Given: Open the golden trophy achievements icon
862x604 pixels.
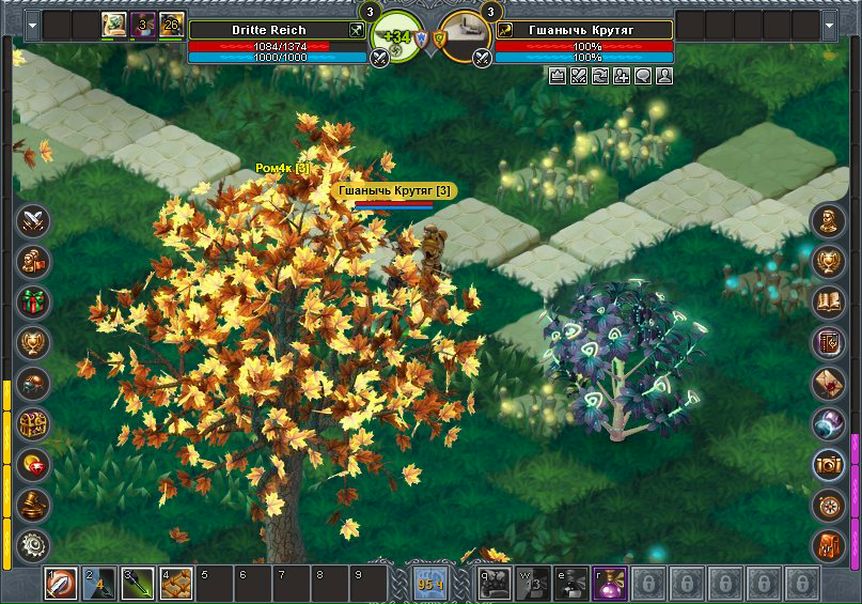Looking at the screenshot, I should coord(828,261).
